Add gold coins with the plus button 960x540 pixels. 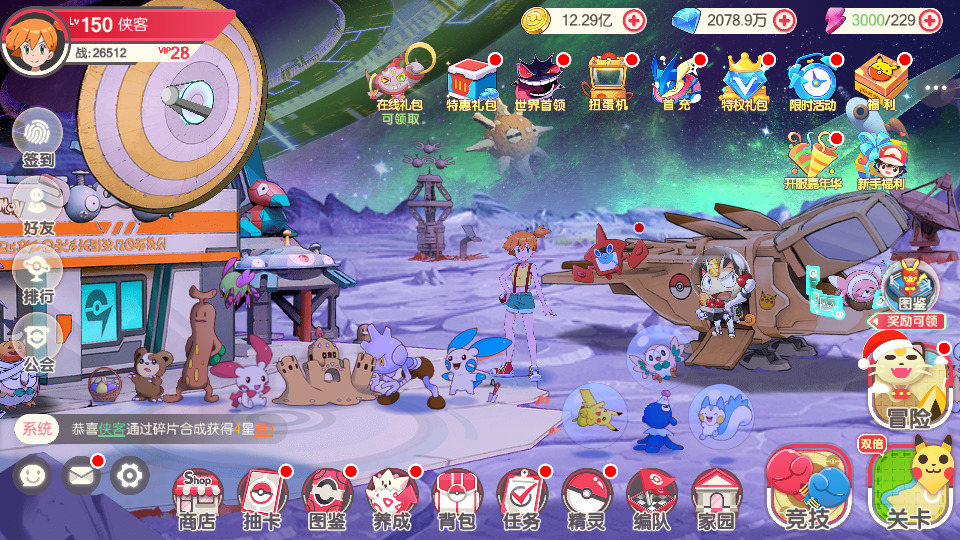coord(634,20)
